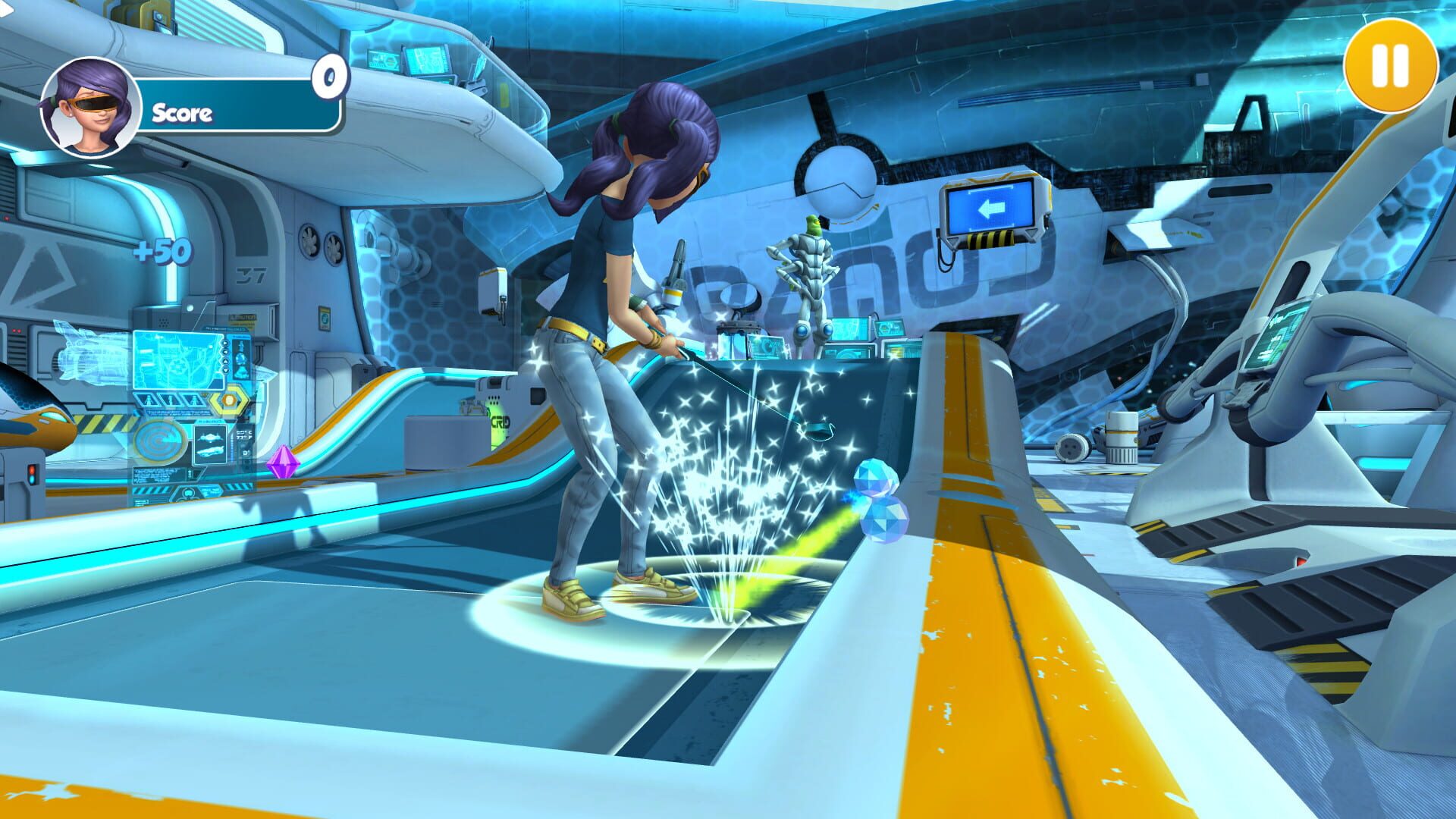The width and height of the screenshot is (1456, 819).
Task: Collapse the down chevron on the hologram display
Action: pos(225,370)
